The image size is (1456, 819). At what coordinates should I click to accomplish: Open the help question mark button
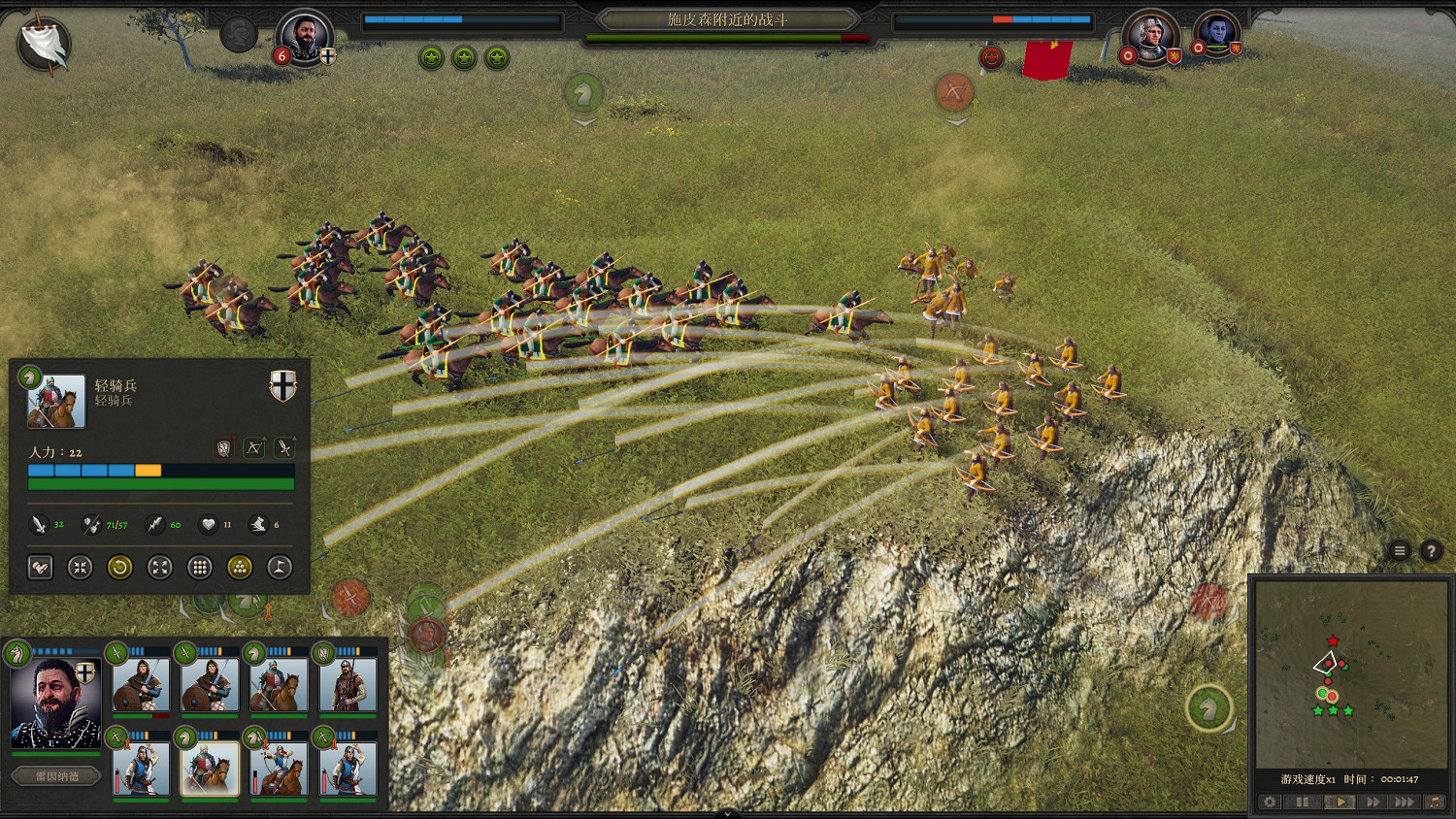pos(1431,551)
